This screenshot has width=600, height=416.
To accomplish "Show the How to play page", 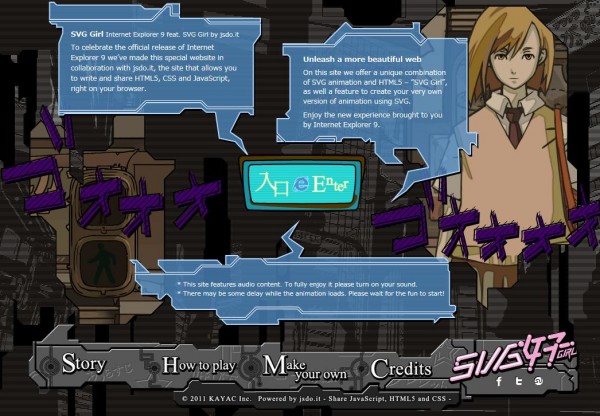I will [198, 367].
